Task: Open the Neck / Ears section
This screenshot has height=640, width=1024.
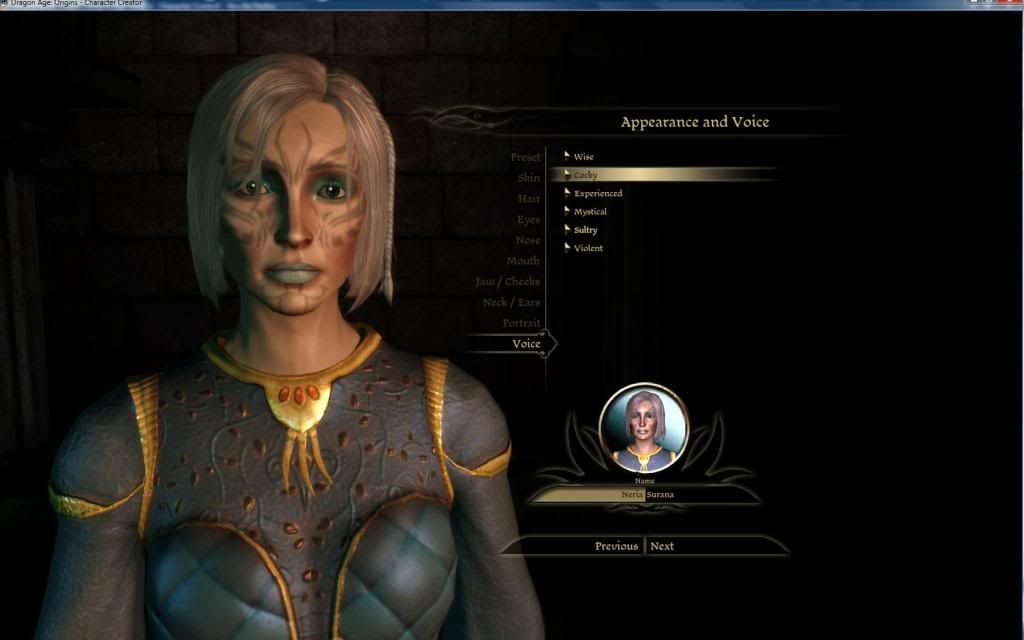Action: pyautogui.click(x=511, y=303)
